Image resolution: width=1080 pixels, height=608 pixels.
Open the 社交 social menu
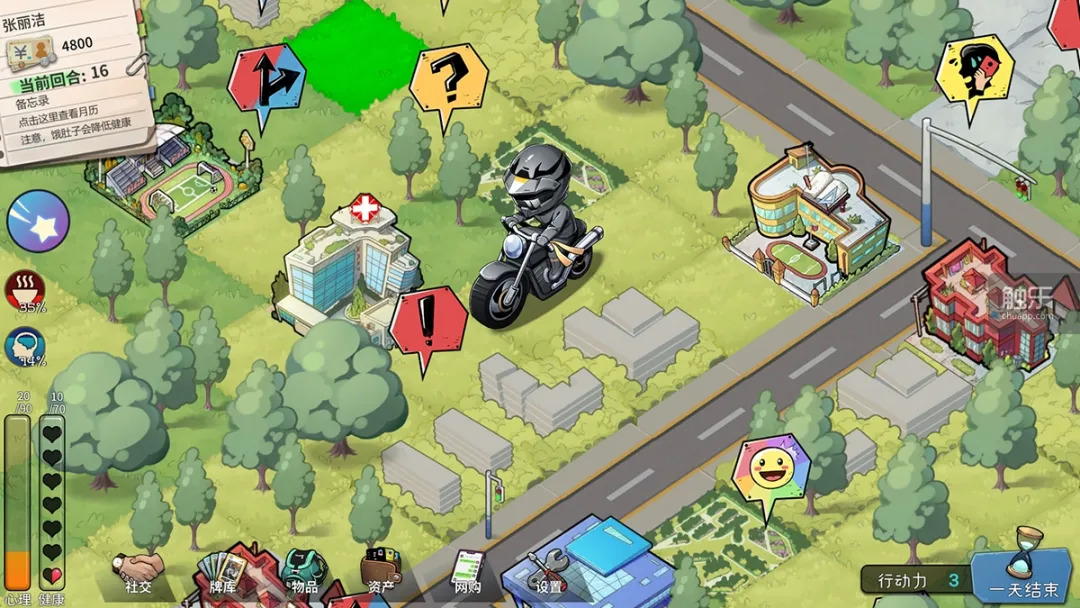[x=138, y=577]
